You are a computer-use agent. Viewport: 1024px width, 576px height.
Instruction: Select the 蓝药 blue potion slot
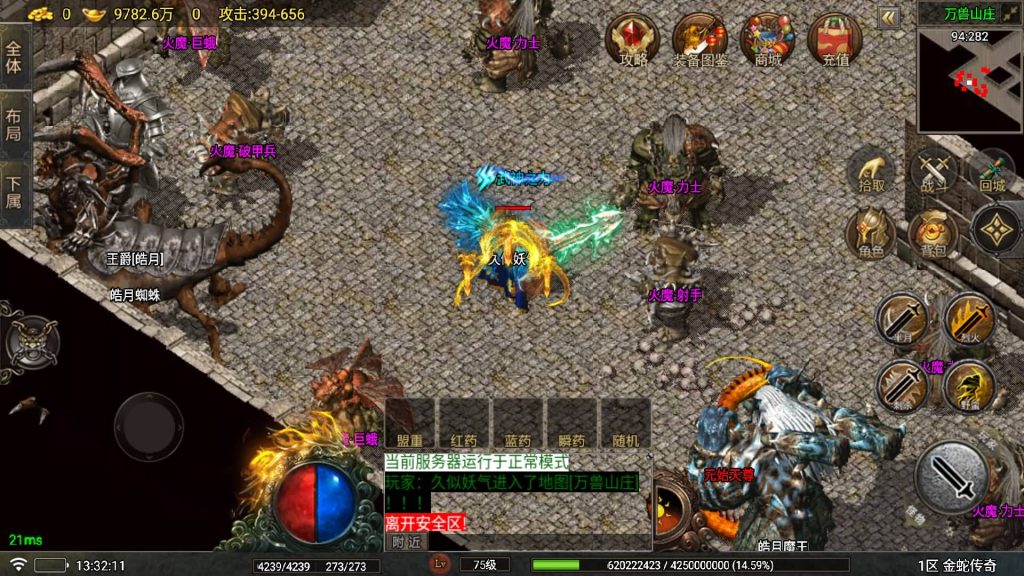click(x=517, y=423)
